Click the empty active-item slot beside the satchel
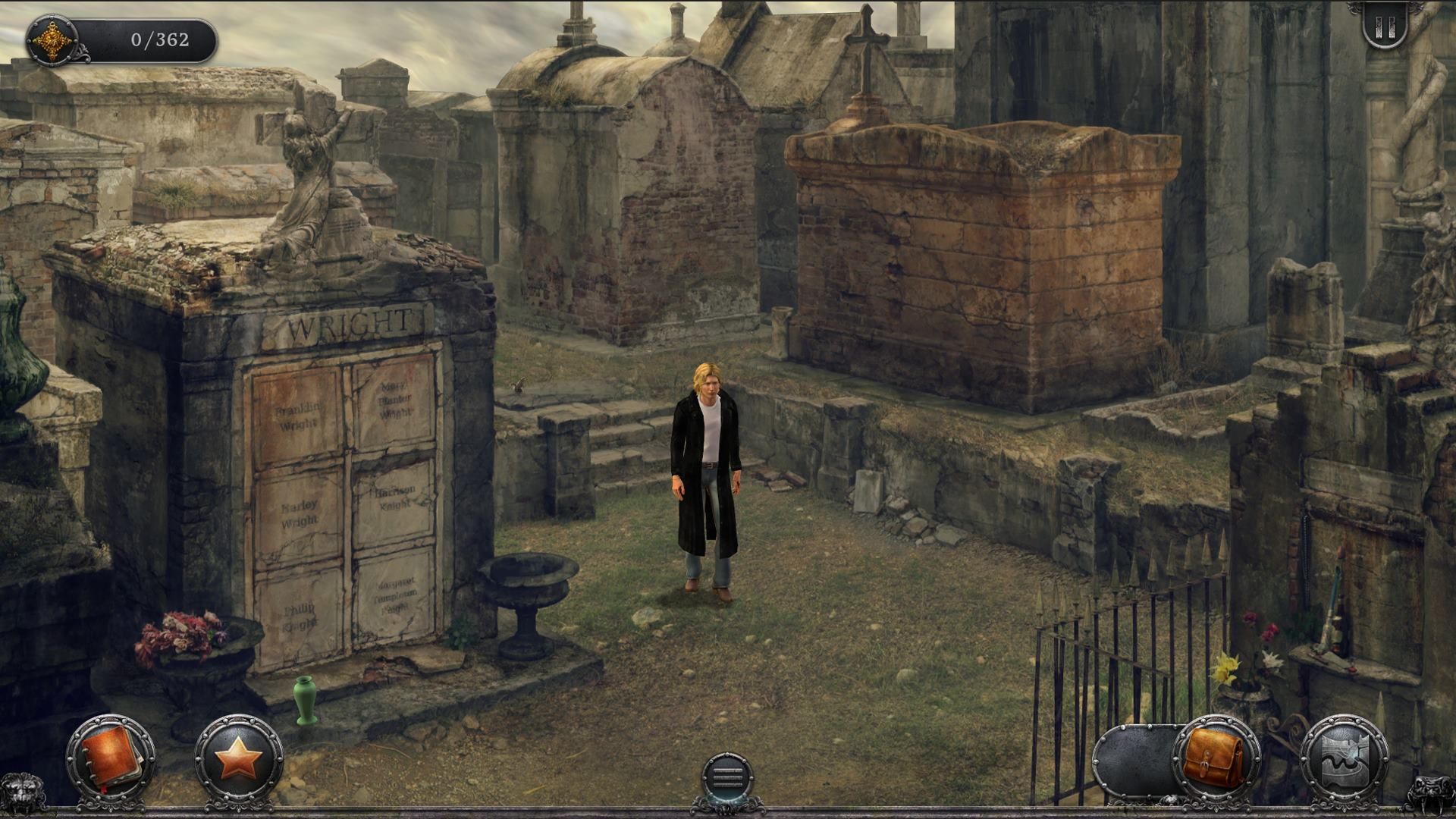1456x819 pixels. [x=1134, y=760]
